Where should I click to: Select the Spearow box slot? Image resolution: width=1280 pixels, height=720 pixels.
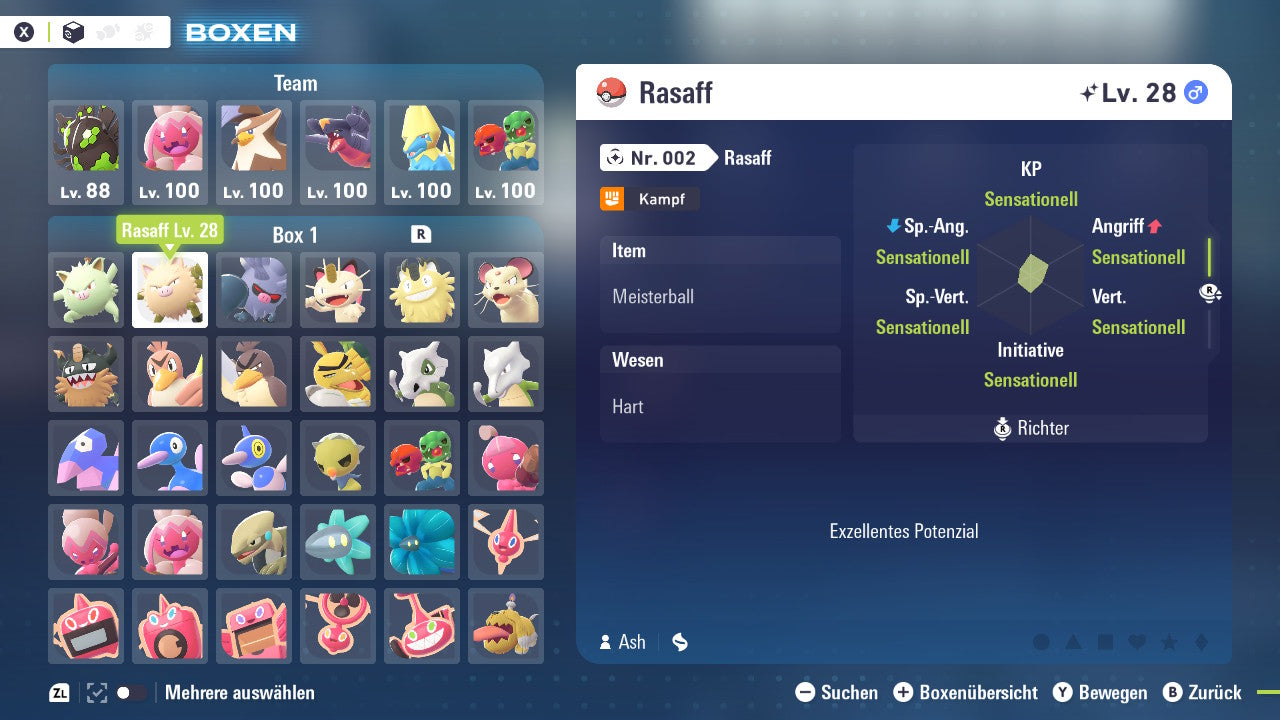[x=170, y=374]
